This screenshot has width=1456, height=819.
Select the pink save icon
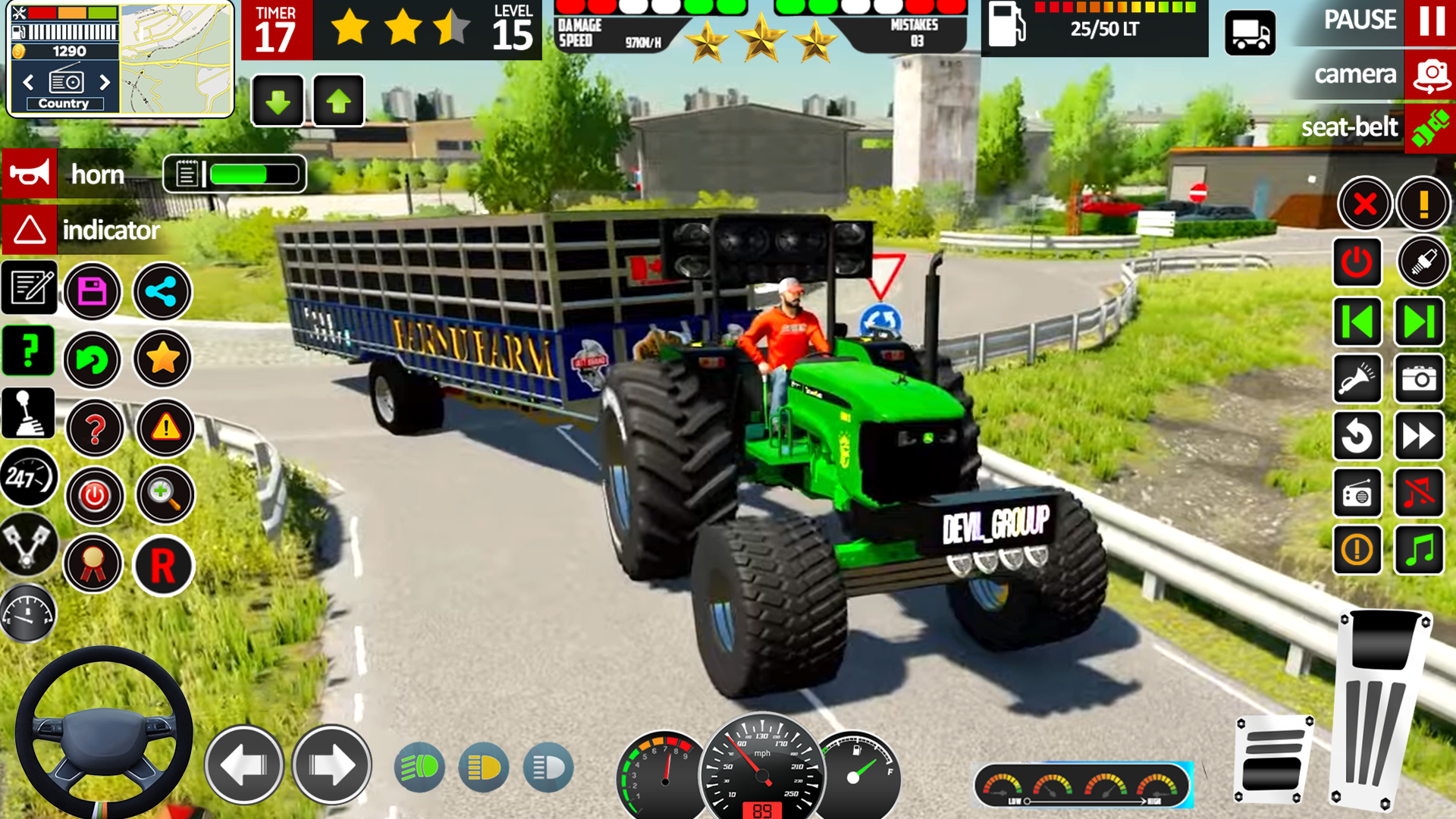[93, 292]
